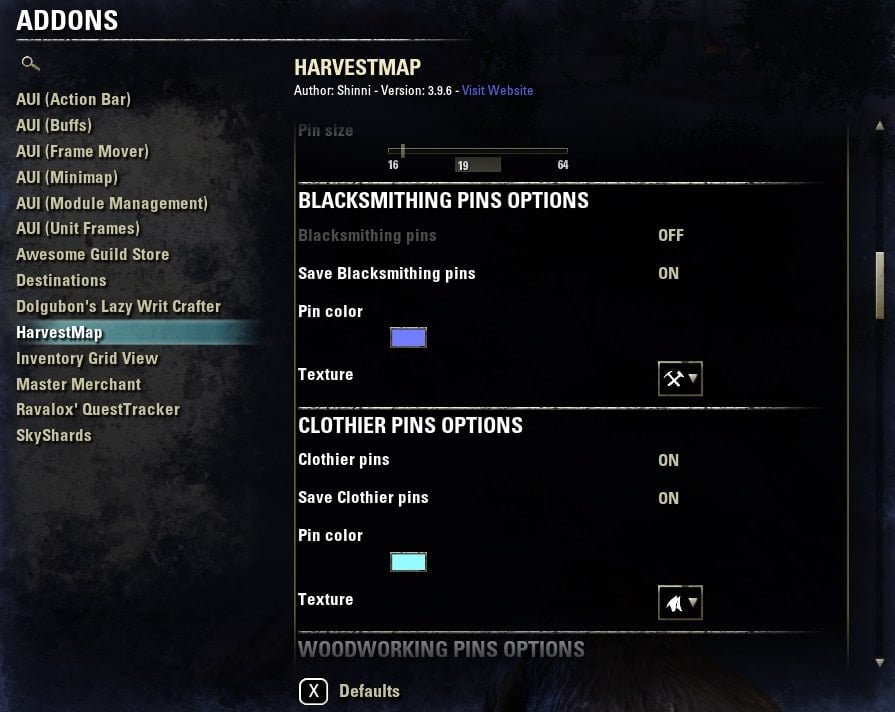Click the settings panel scrollbar down arrow

pos(880,662)
